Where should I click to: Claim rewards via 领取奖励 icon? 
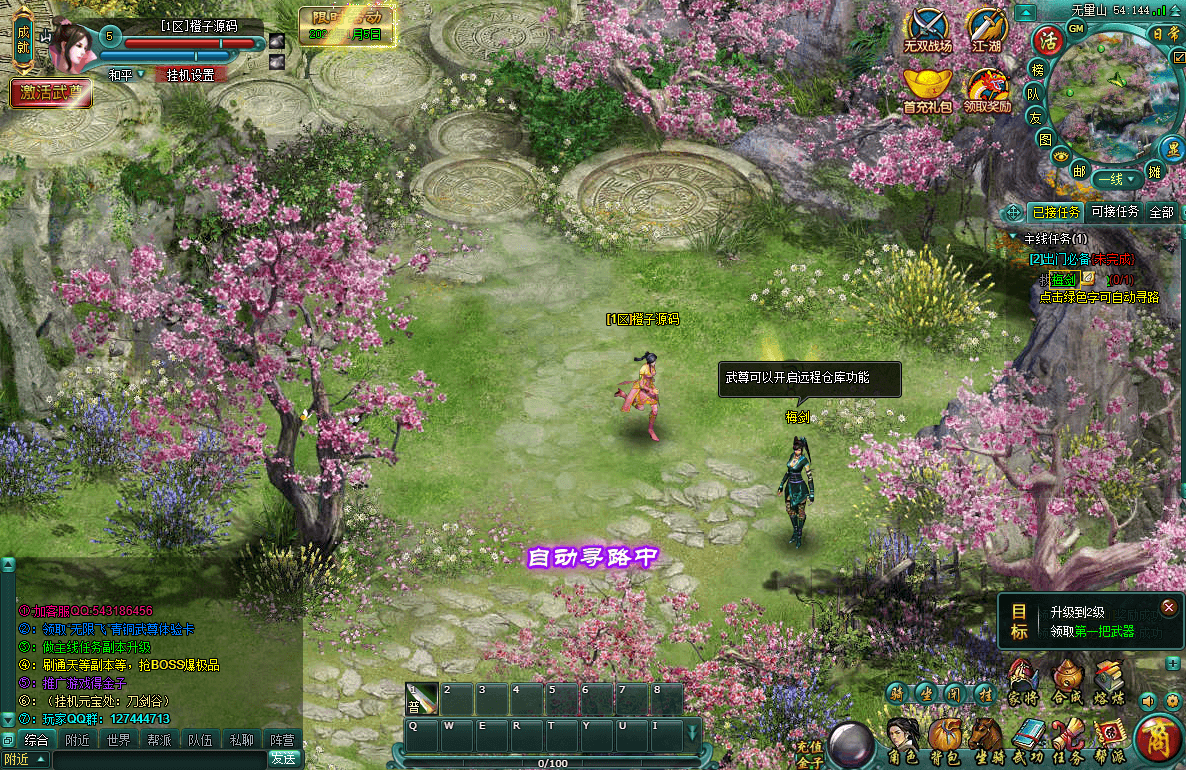[x=987, y=90]
